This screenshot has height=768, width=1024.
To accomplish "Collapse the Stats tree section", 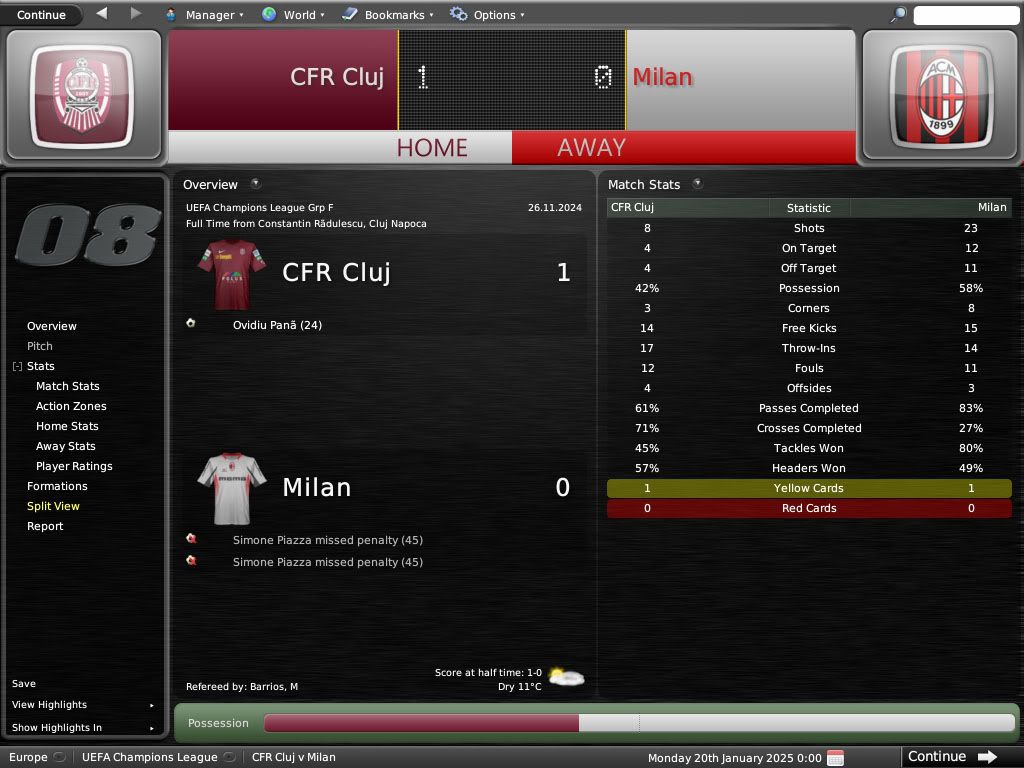I will click(17, 367).
